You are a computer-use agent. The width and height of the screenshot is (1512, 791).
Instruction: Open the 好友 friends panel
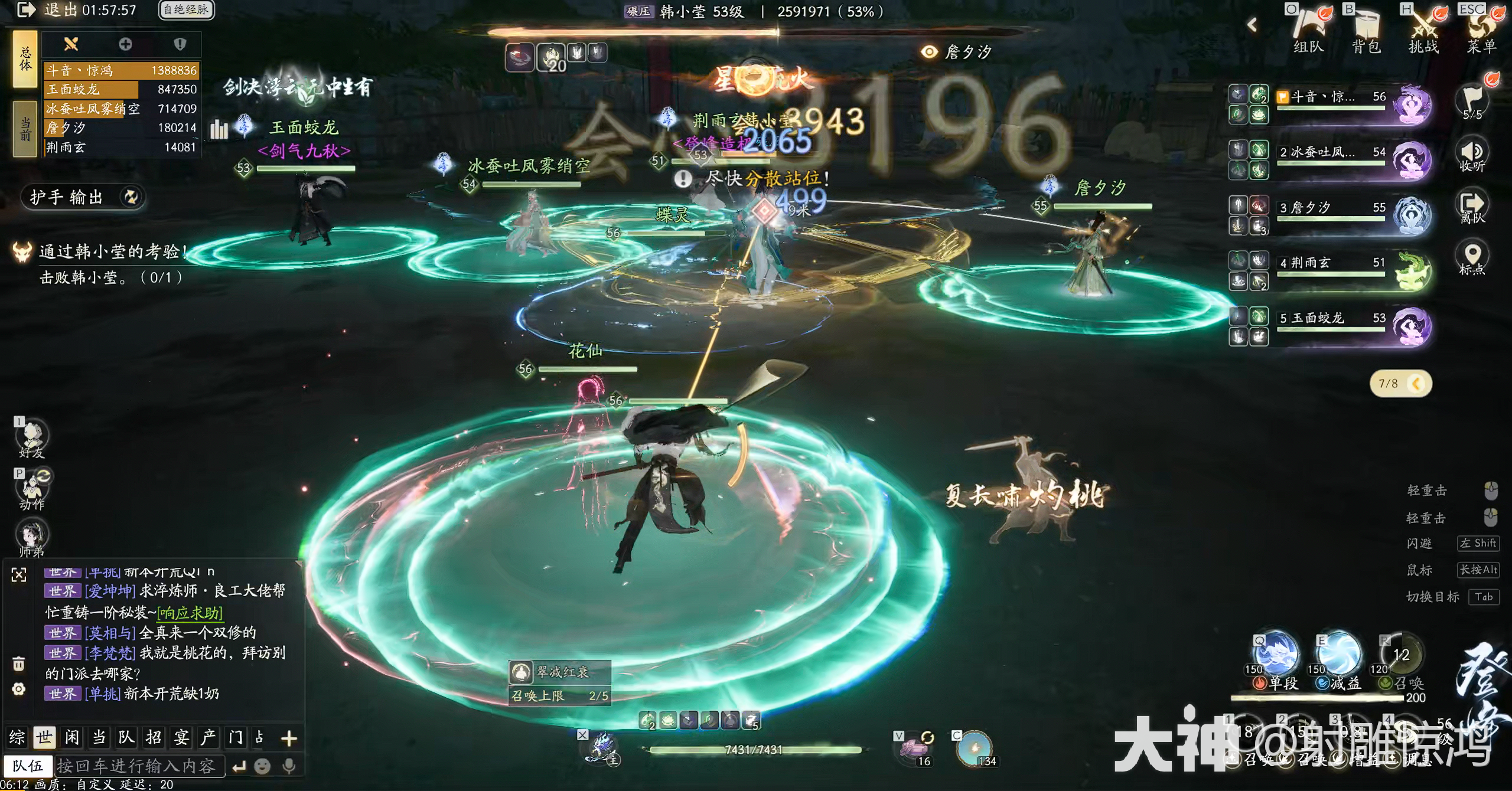coord(32,439)
